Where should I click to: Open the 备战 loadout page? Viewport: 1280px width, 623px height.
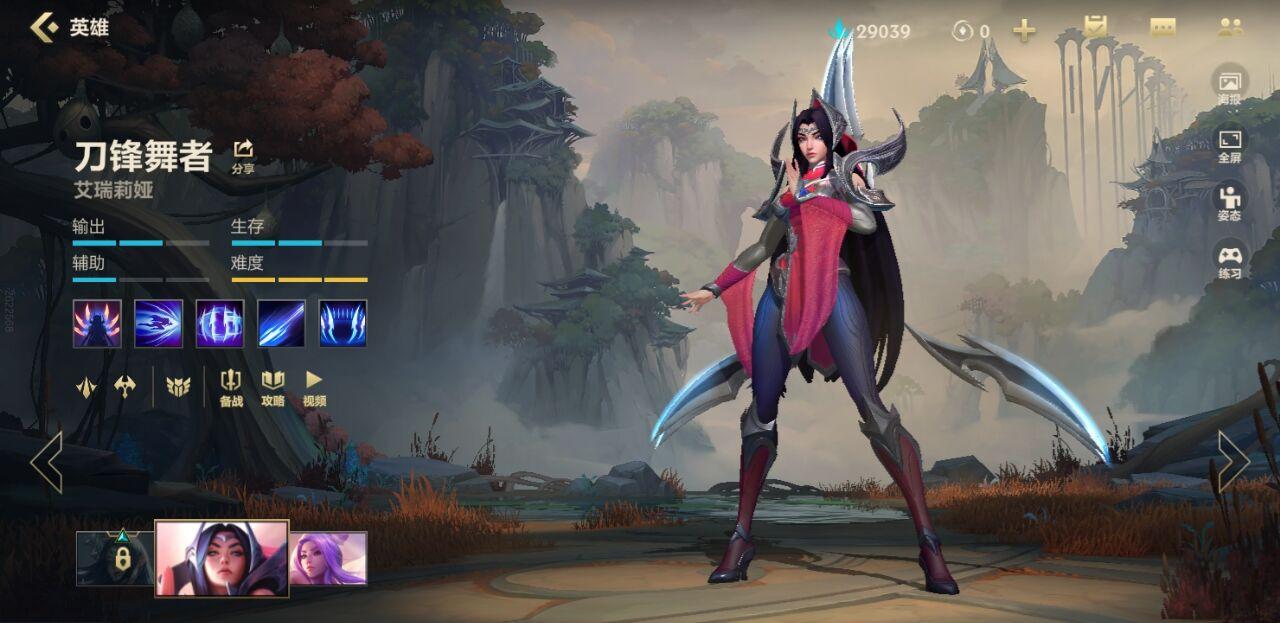(x=231, y=387)
